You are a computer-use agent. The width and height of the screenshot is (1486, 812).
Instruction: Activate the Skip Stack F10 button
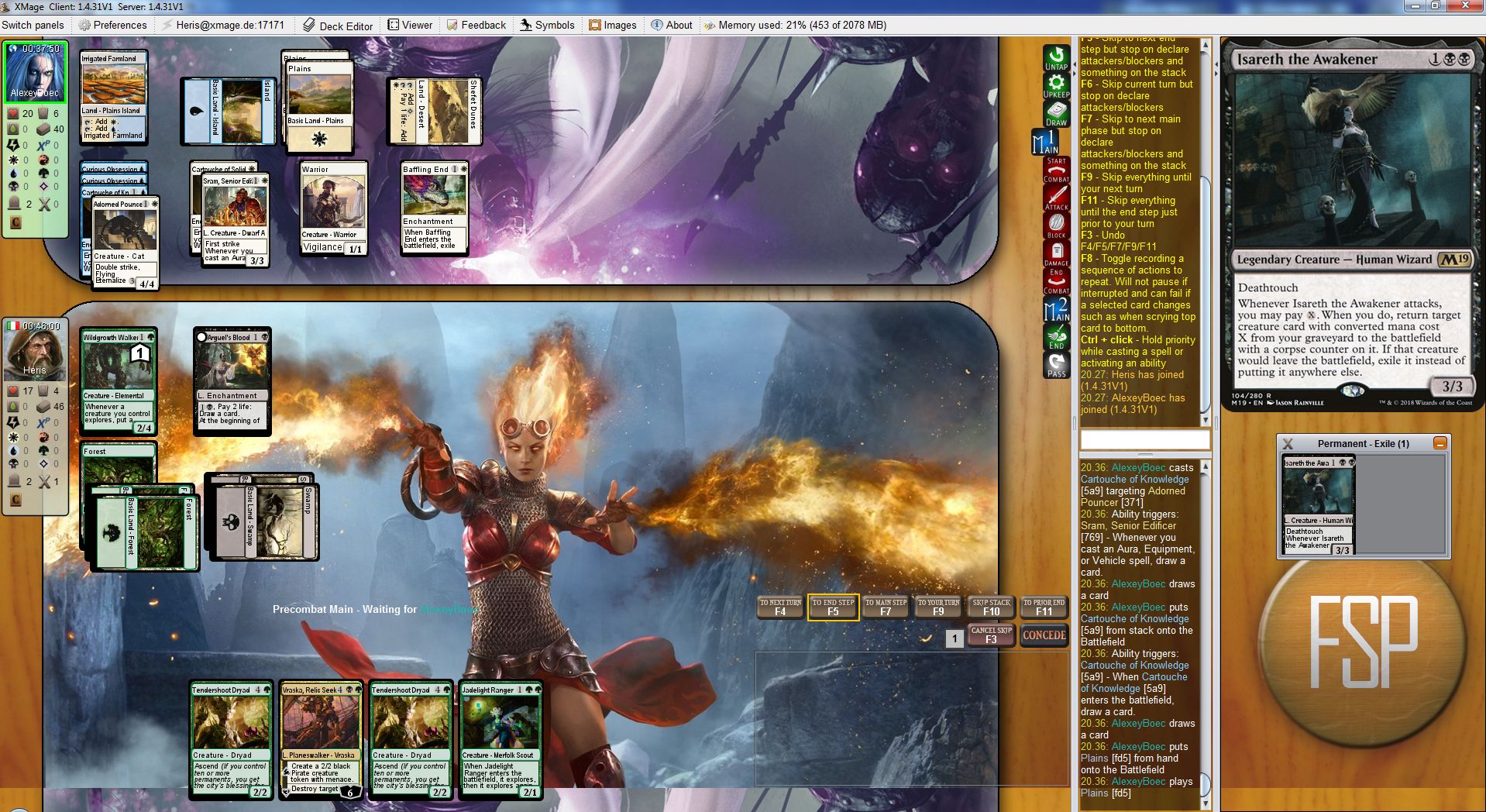[x=991, y=607]
